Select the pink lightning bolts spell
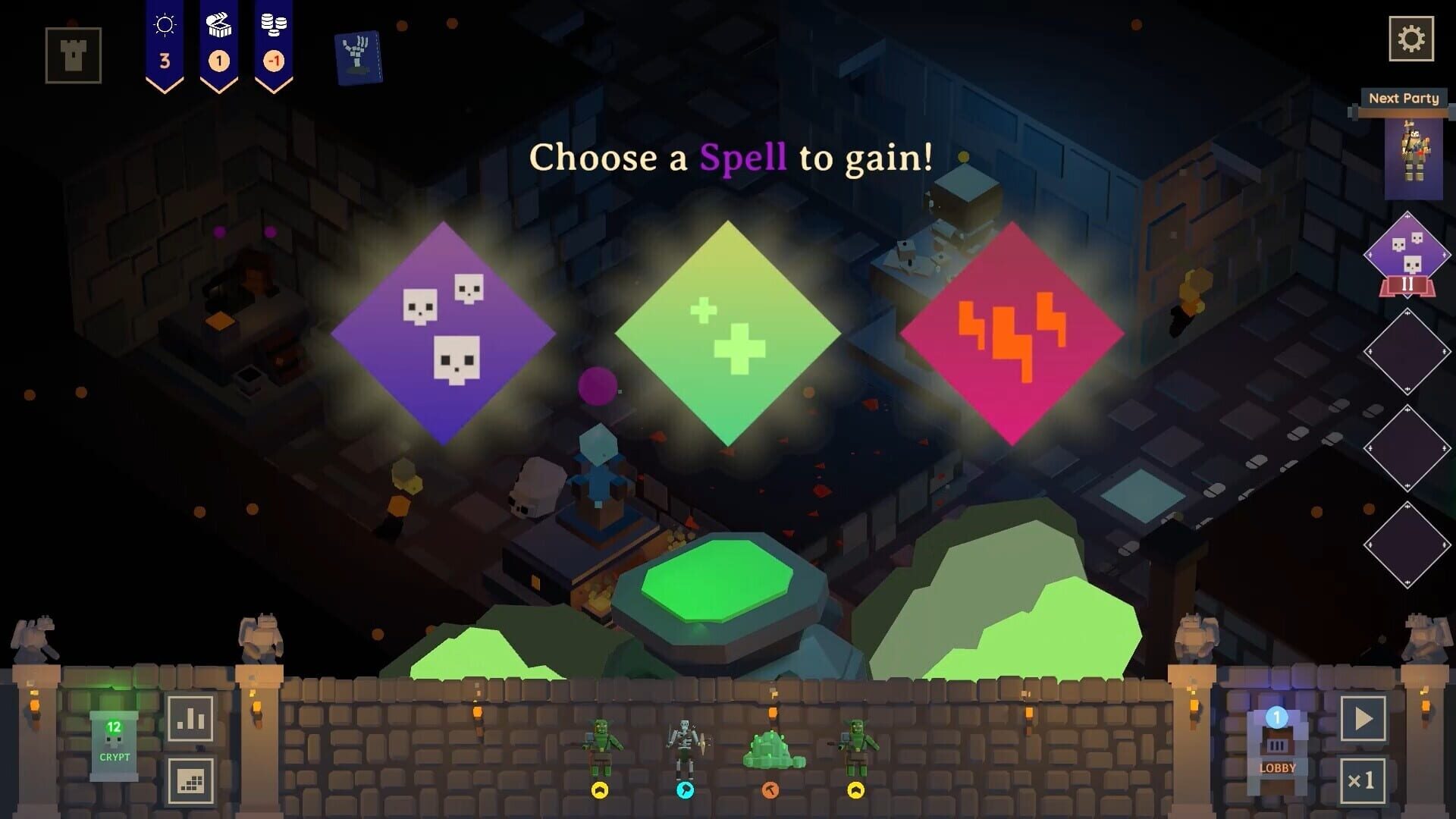The height and width of the screenshot is (819, 1456). [x=1016, y=334]
